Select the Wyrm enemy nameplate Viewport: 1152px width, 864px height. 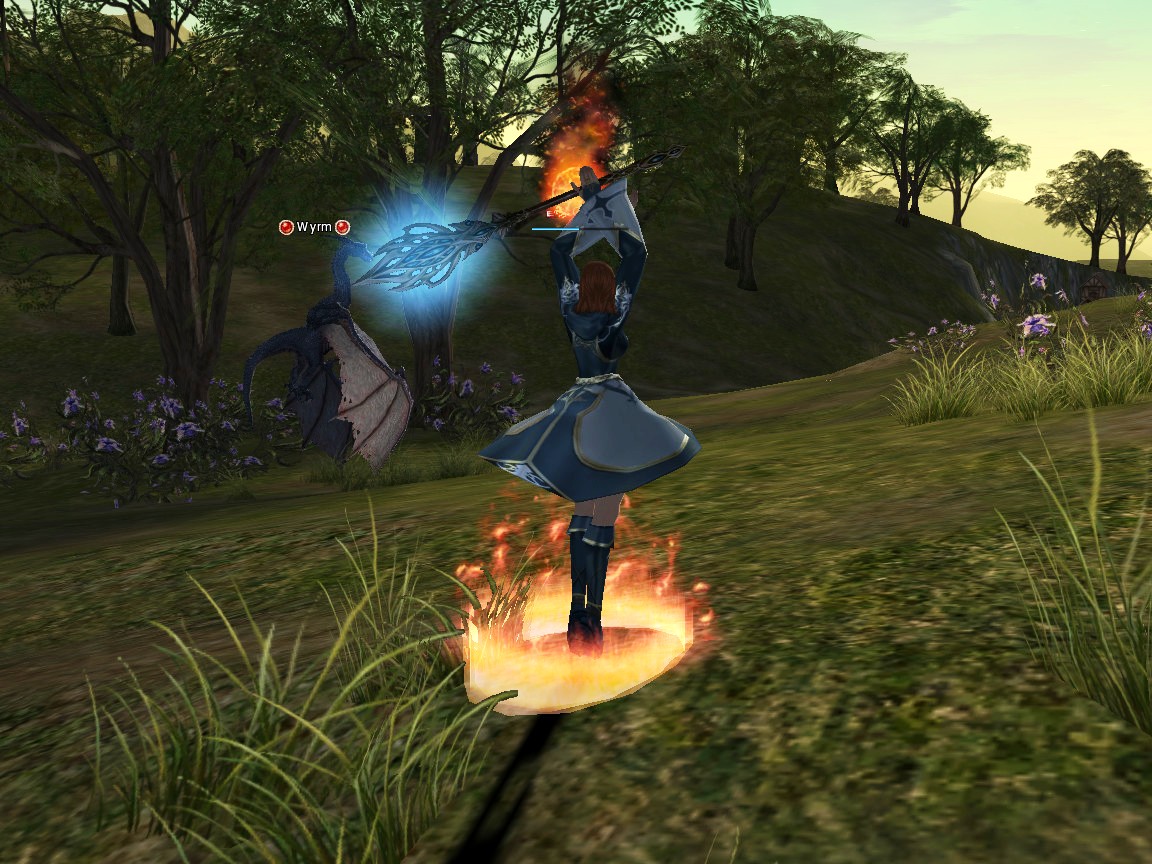point(314,227)
